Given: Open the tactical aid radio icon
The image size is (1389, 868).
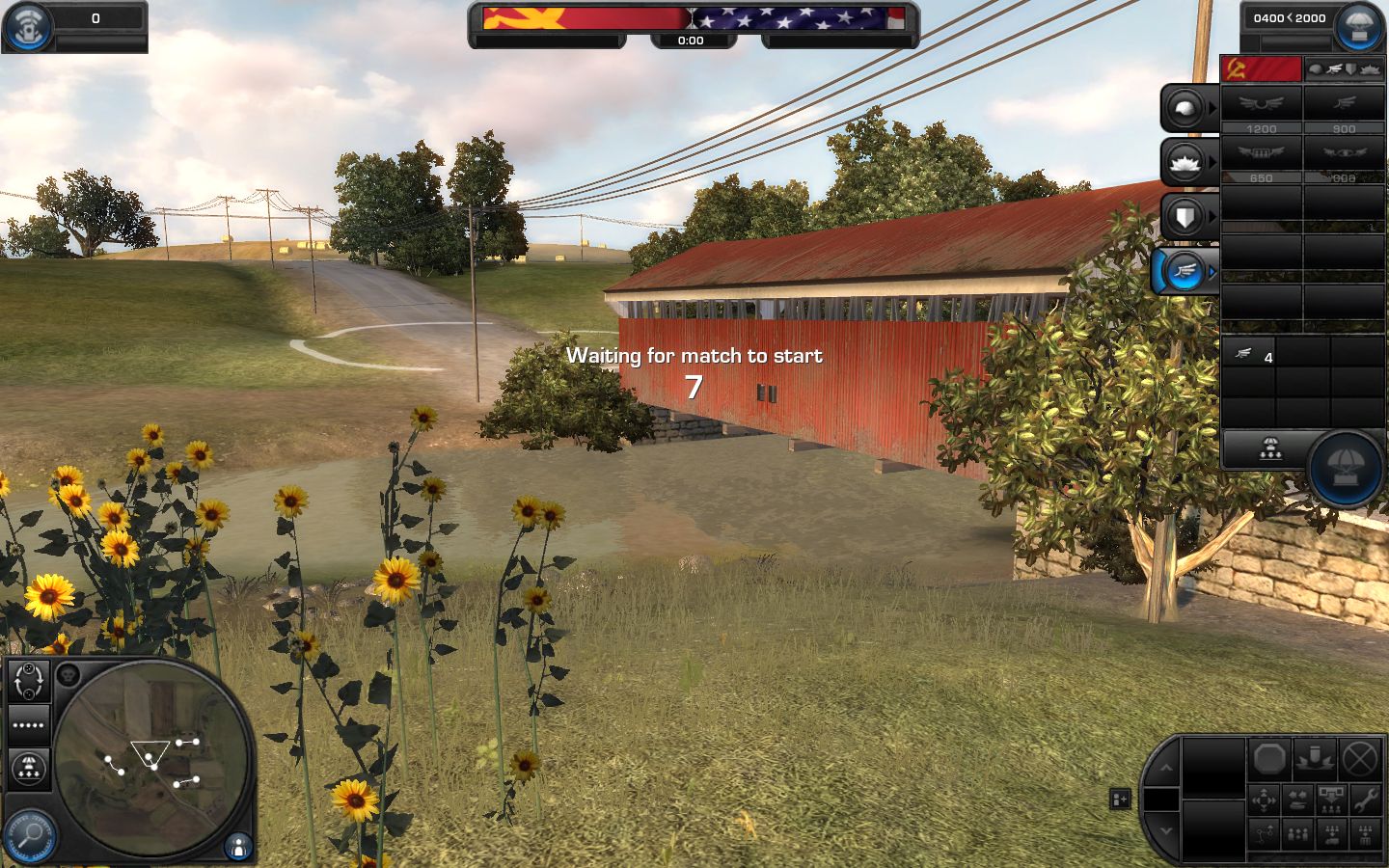Looking at the screenshot, I should coord(27,27).
